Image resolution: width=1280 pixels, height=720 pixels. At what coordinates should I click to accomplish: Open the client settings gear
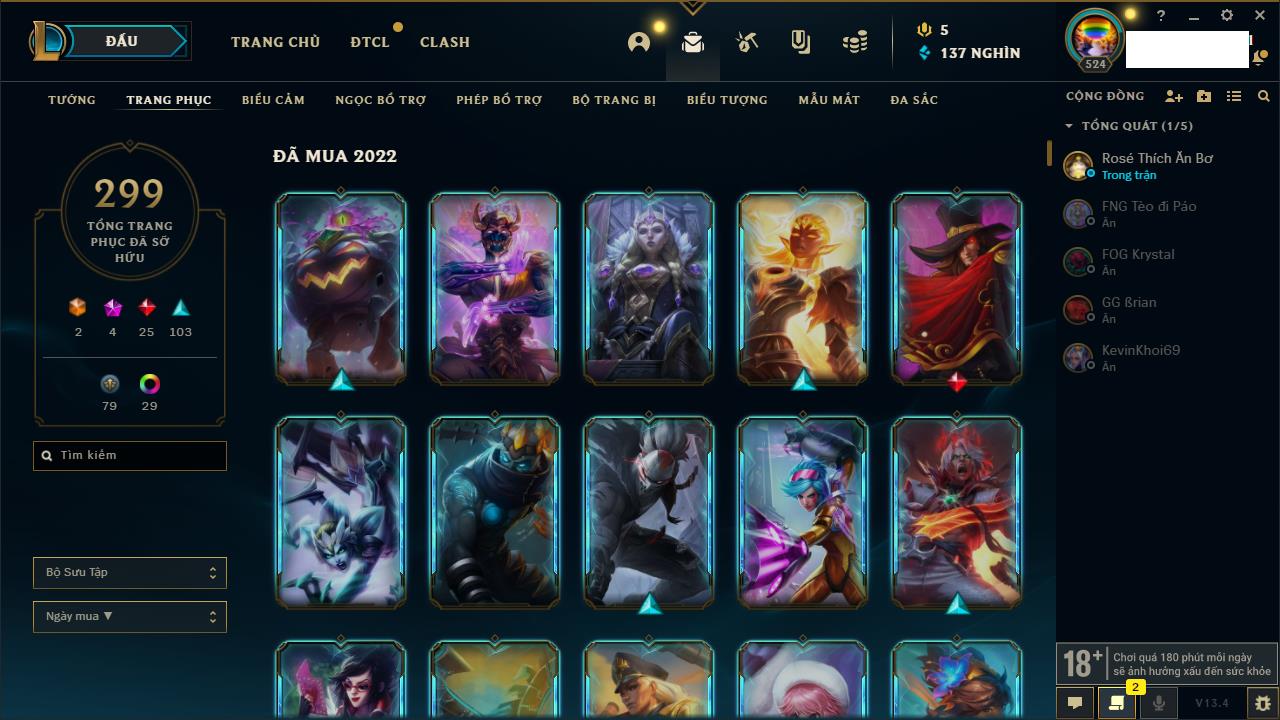[x=1227, y=16]
